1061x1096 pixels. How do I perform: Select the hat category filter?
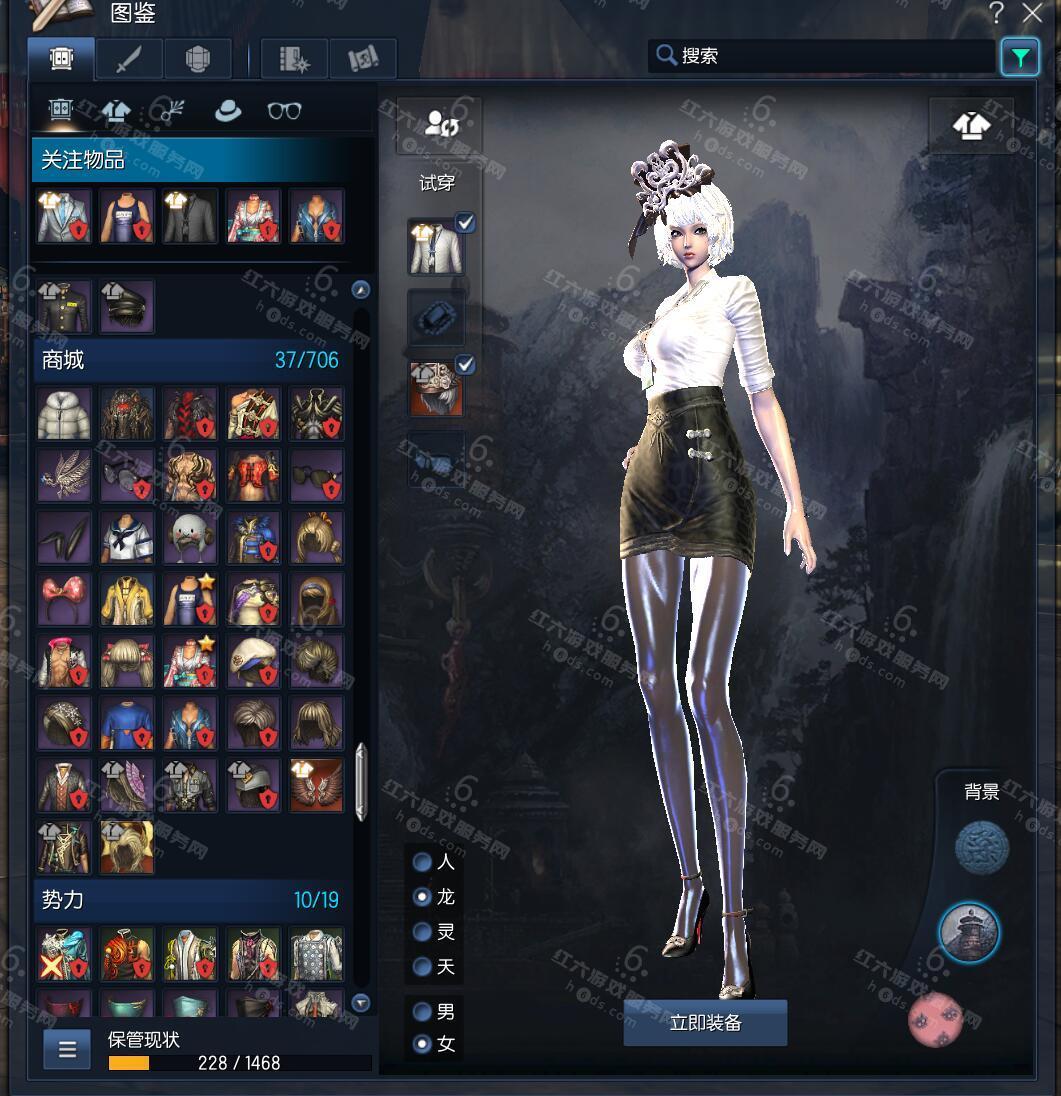point(228,111)
